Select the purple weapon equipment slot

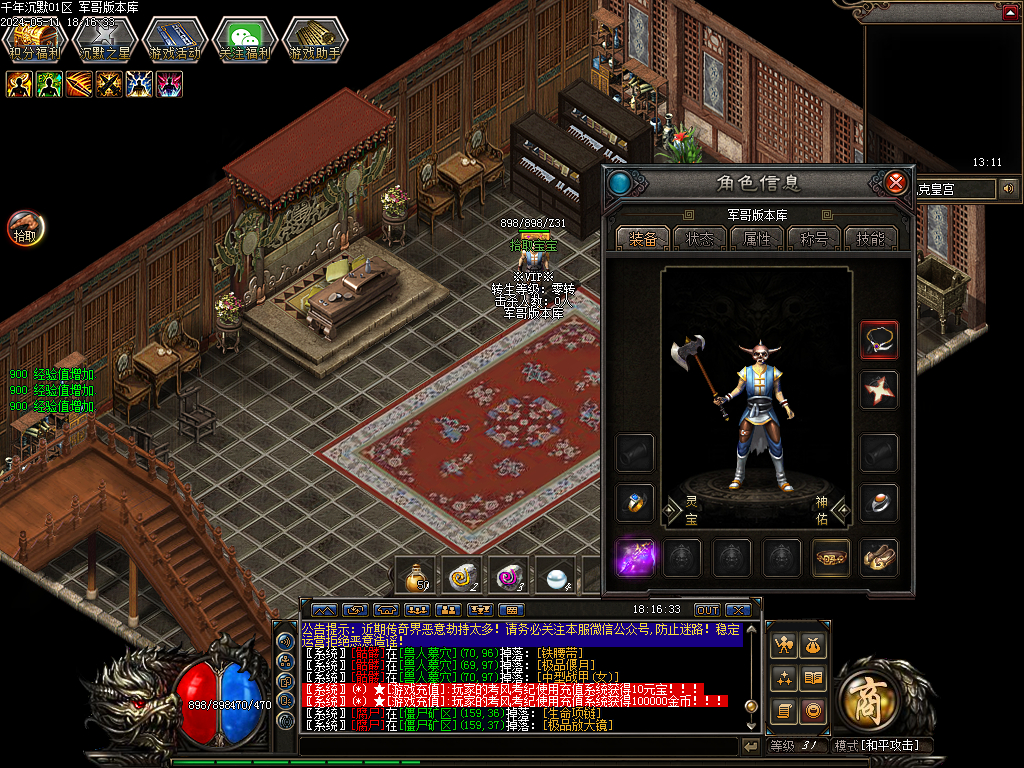tap(635, 557)
